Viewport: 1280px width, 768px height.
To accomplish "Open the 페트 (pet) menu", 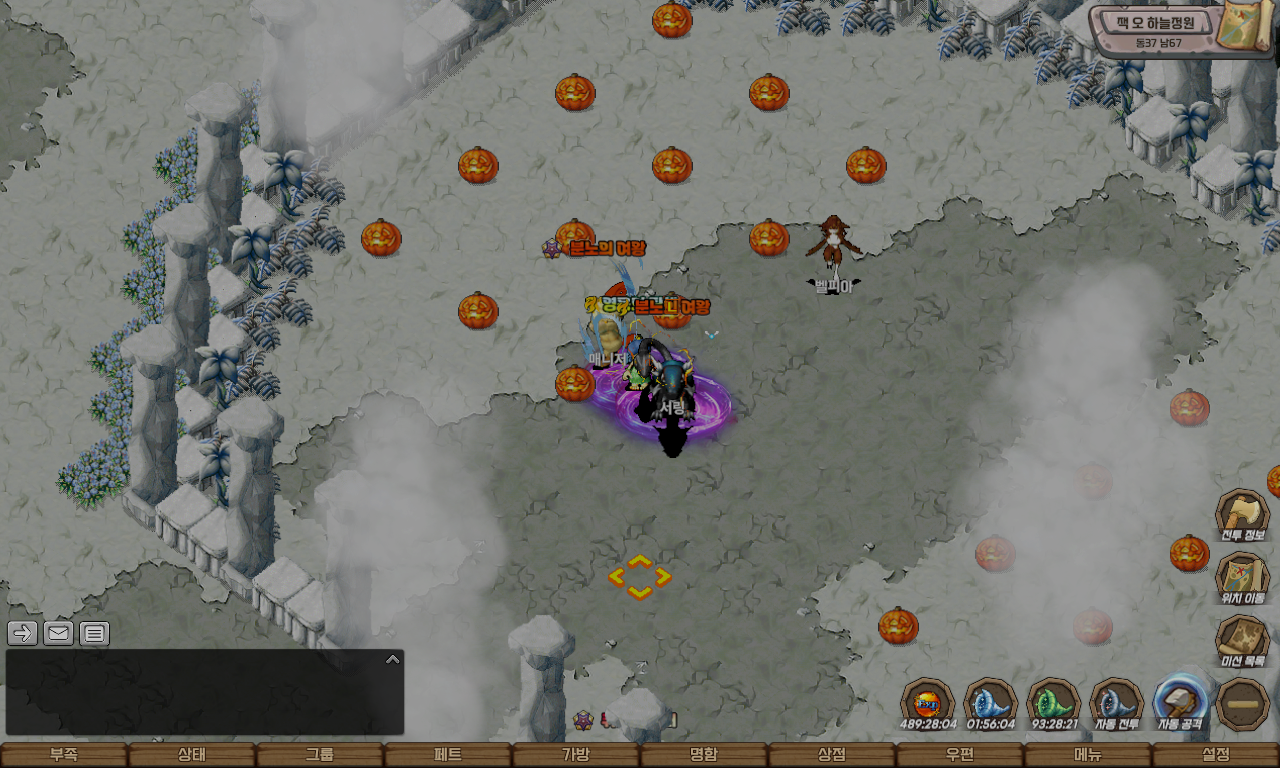I will pyautogui.click(x=447, y=755).
